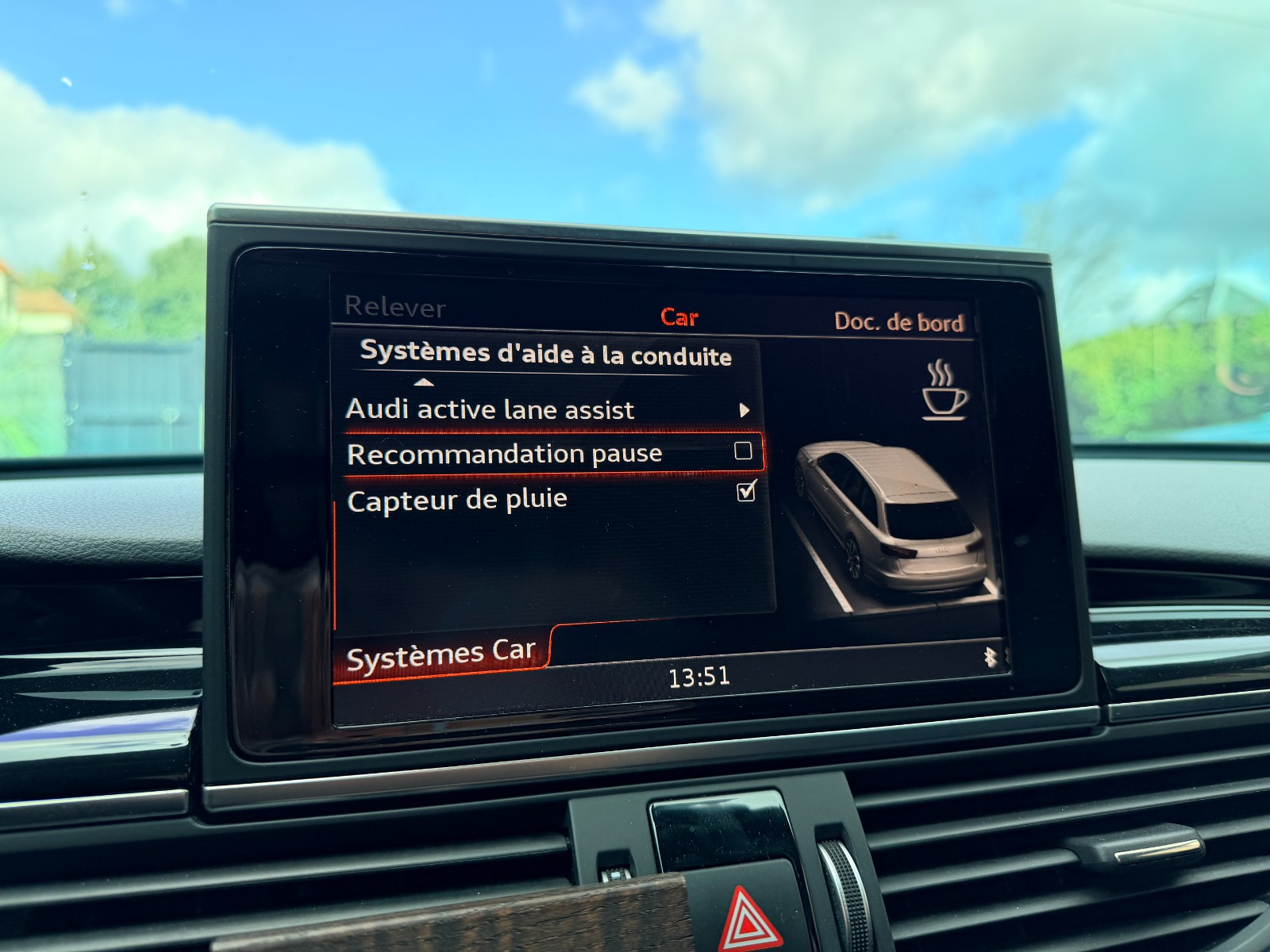The width and height of the screenshot is (1270, 952).
Task: Select the red Car heading
Action: coord(679,317)
